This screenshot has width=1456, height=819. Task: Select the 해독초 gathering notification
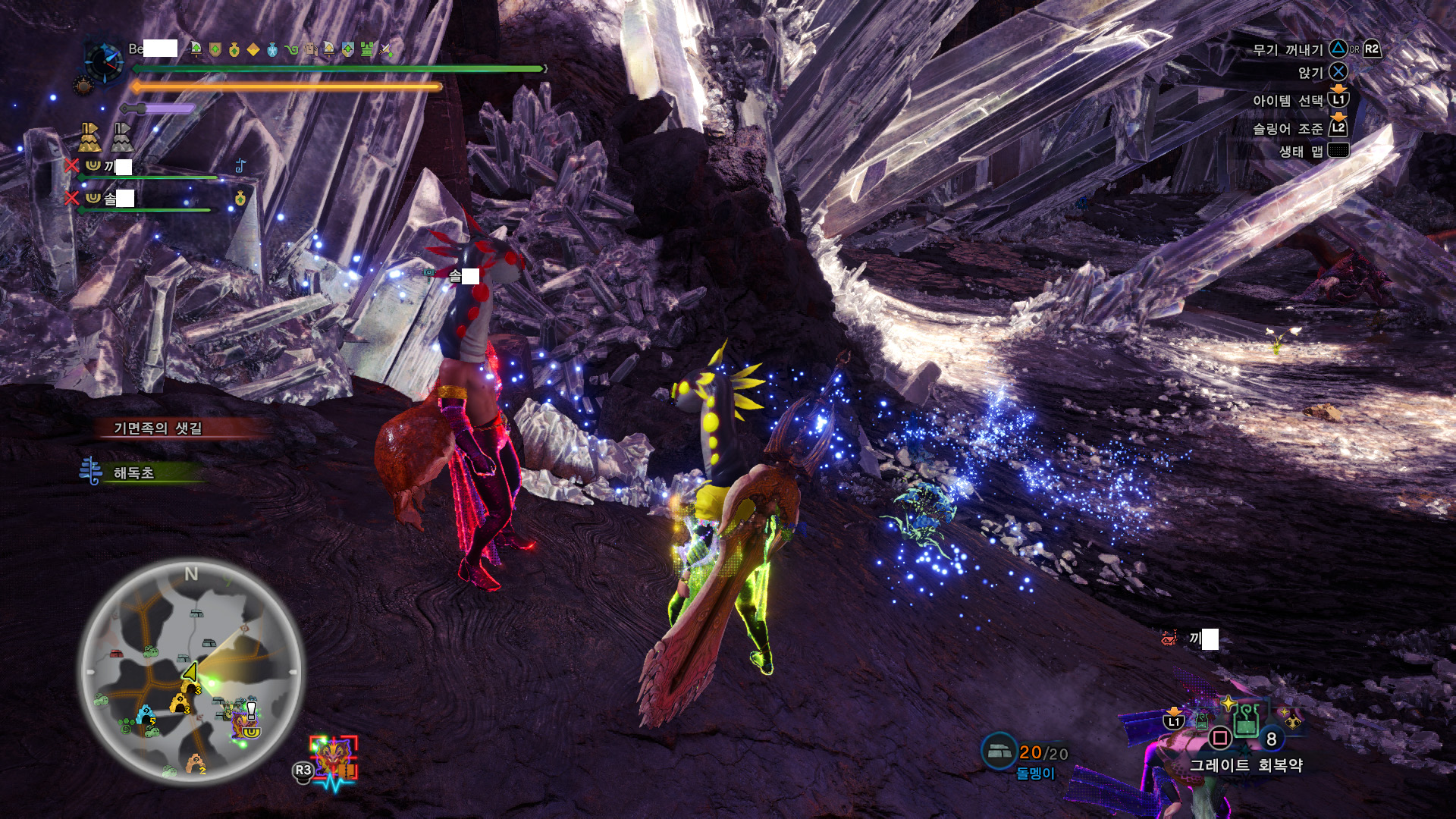133,472
